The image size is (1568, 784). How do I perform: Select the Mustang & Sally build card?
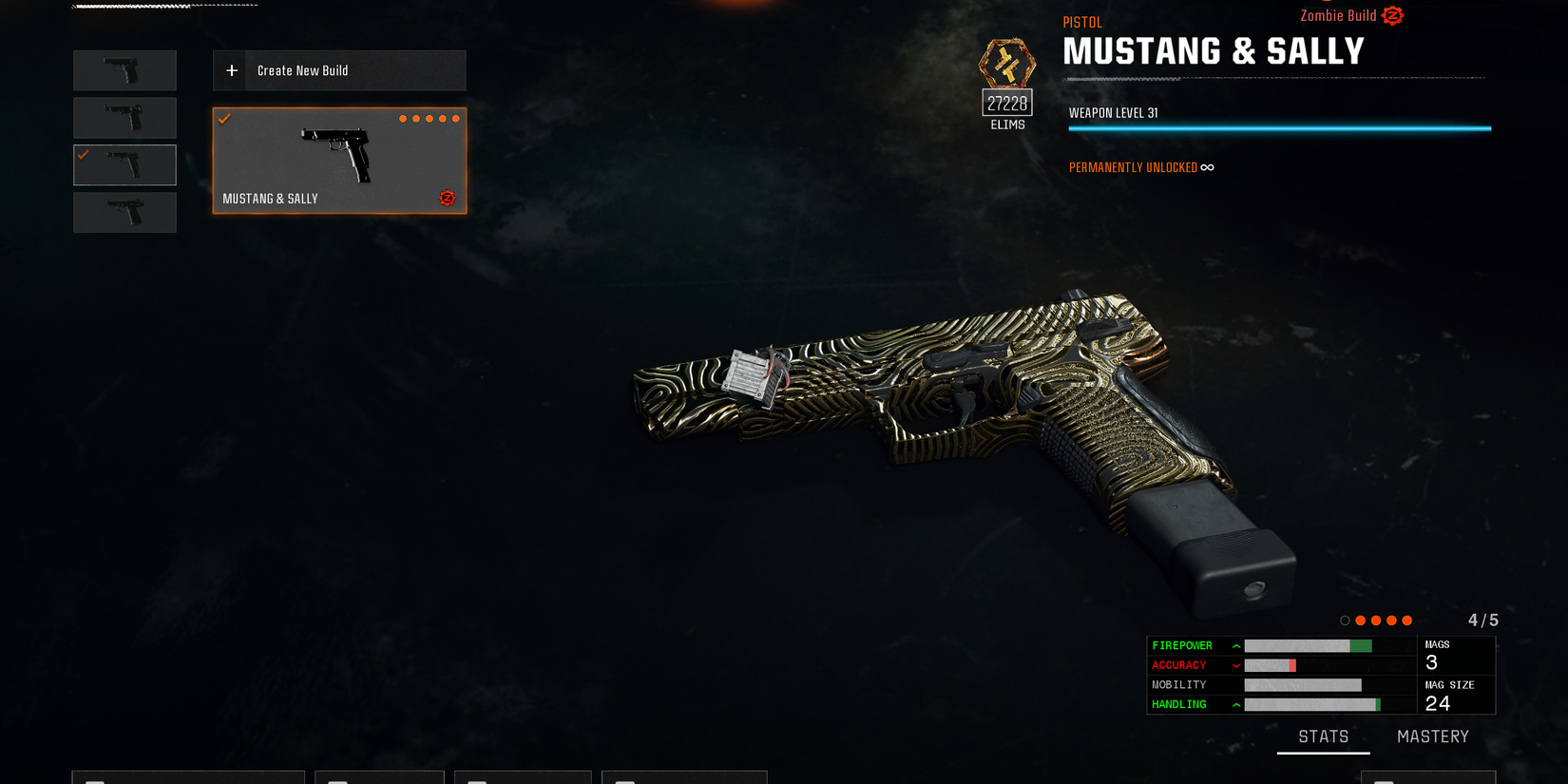339,160
